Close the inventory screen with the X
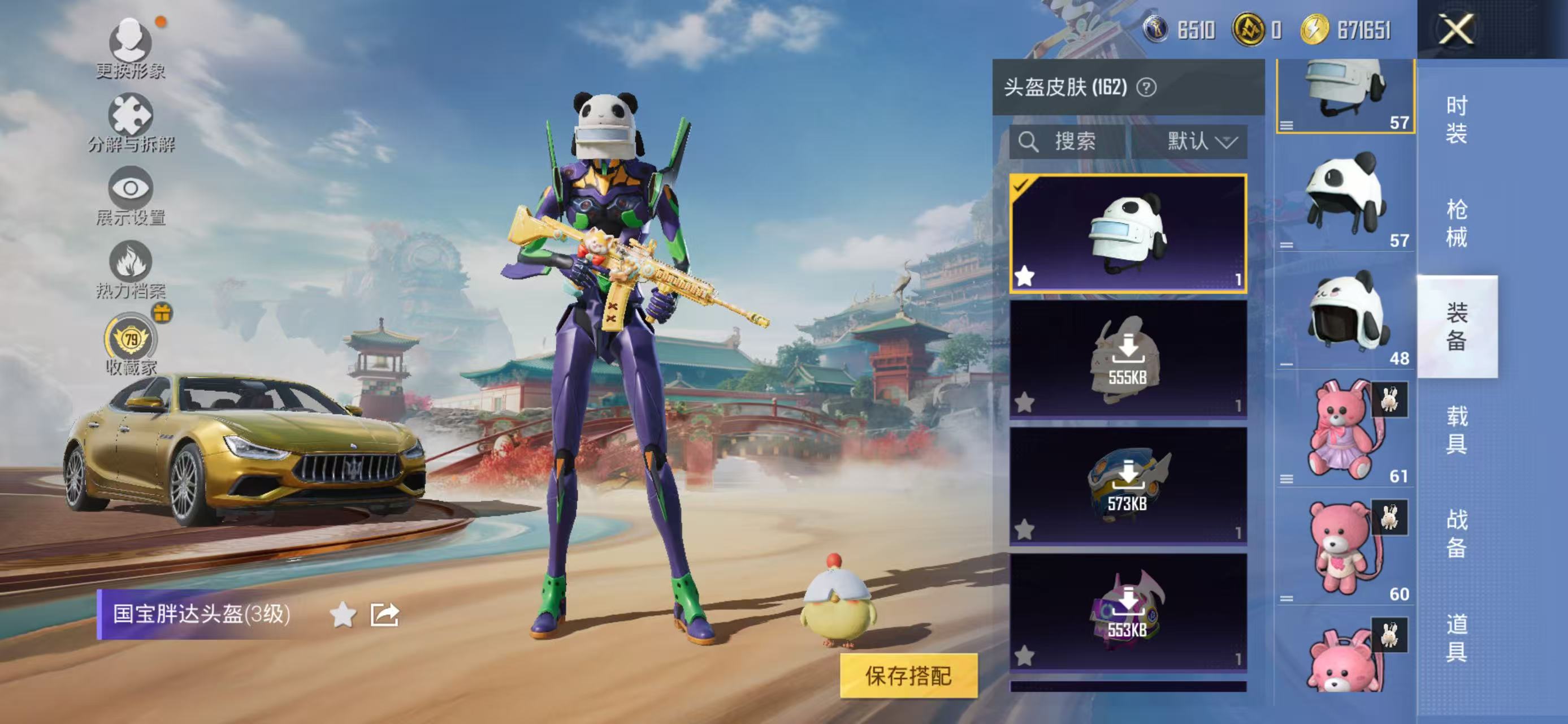The image size is (1568, 724). click(x=1456, y=29)
